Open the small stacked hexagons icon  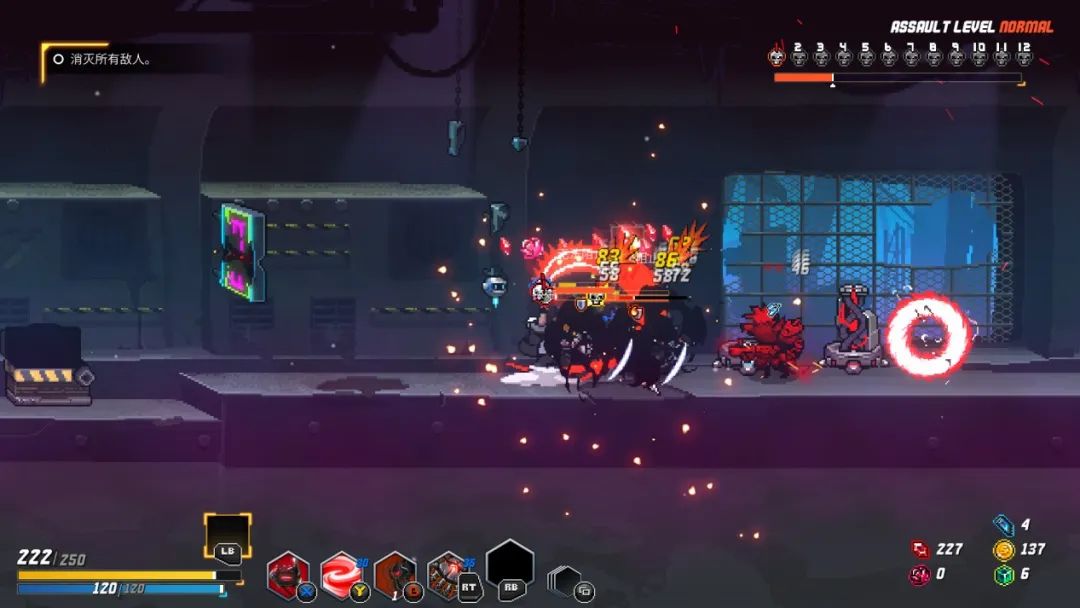pos(565,581)
